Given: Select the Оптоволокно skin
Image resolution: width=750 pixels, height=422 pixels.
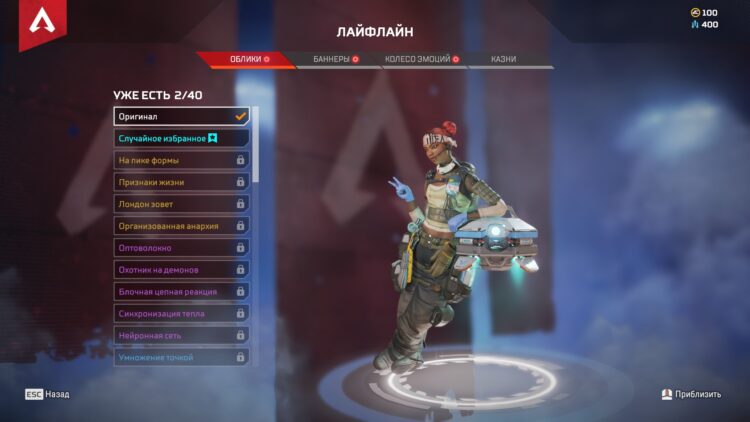Looking at the screenshot, I should [181, 248].
